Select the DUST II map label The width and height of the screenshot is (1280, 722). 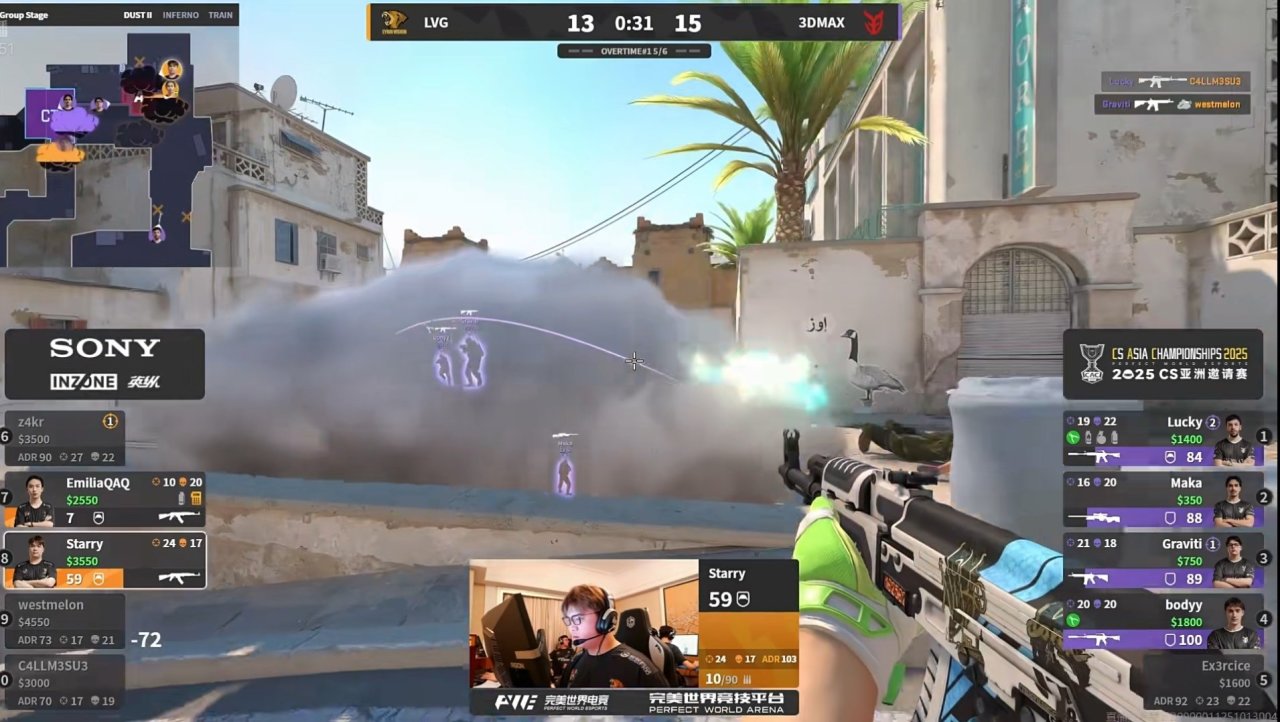(137, 15)
